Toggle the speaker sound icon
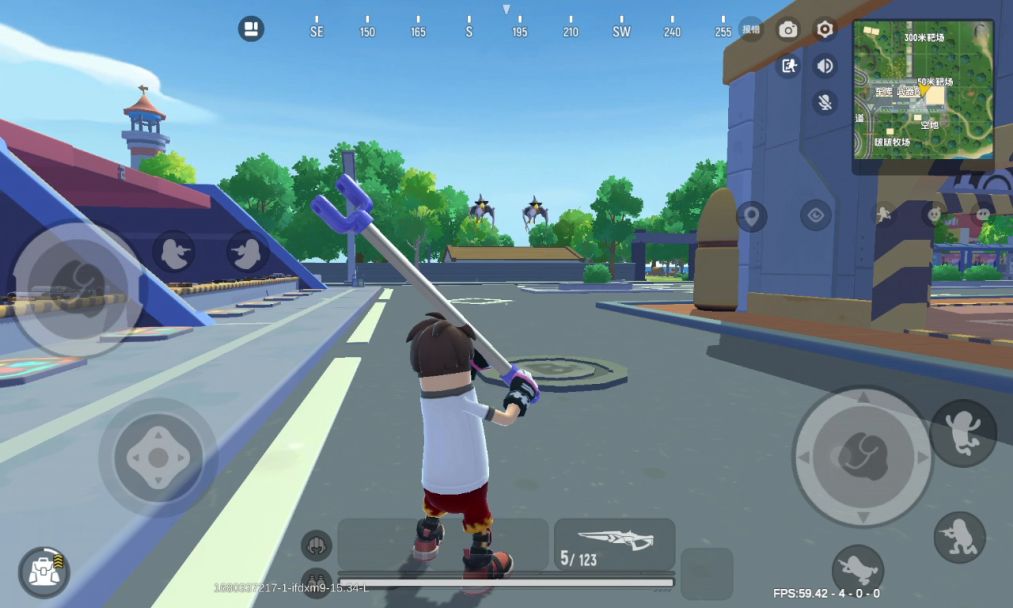This screenshot has width=1013, height=608. tap(825, 66)
